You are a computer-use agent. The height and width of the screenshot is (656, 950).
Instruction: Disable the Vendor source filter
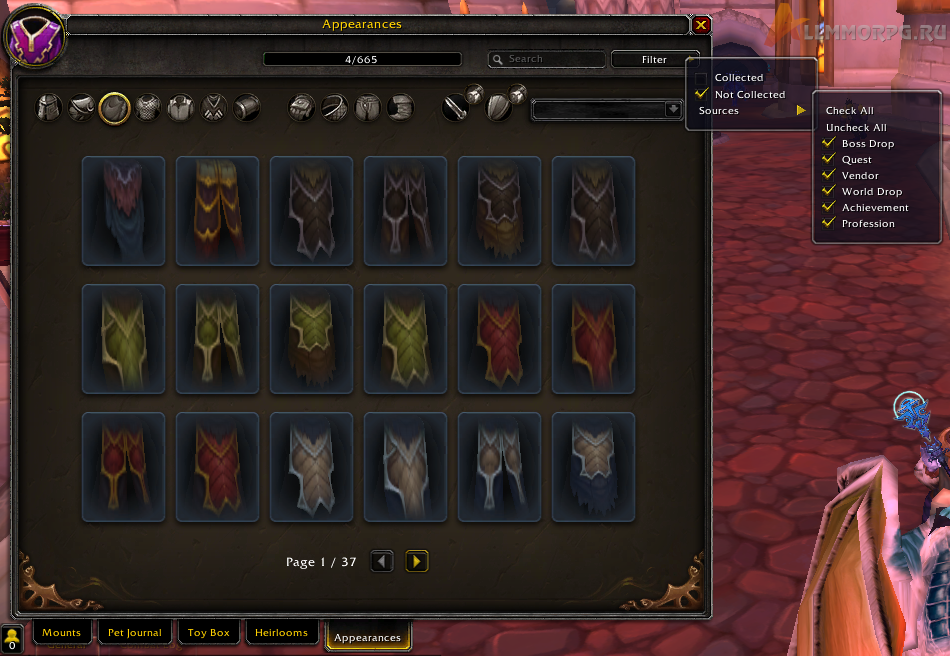click(828, 176)
